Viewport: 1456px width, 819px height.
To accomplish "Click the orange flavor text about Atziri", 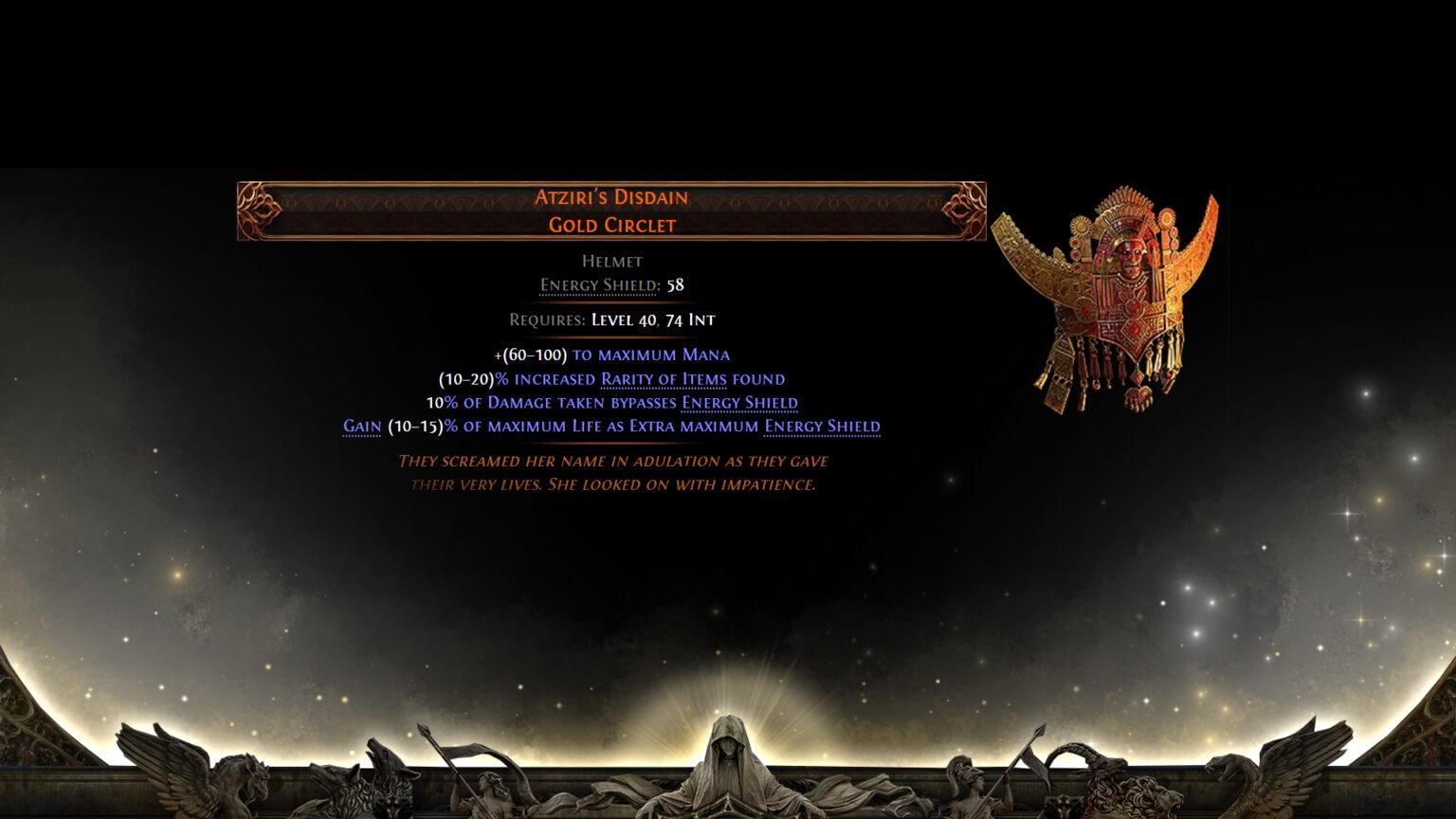I will click(x=612, y=474).
